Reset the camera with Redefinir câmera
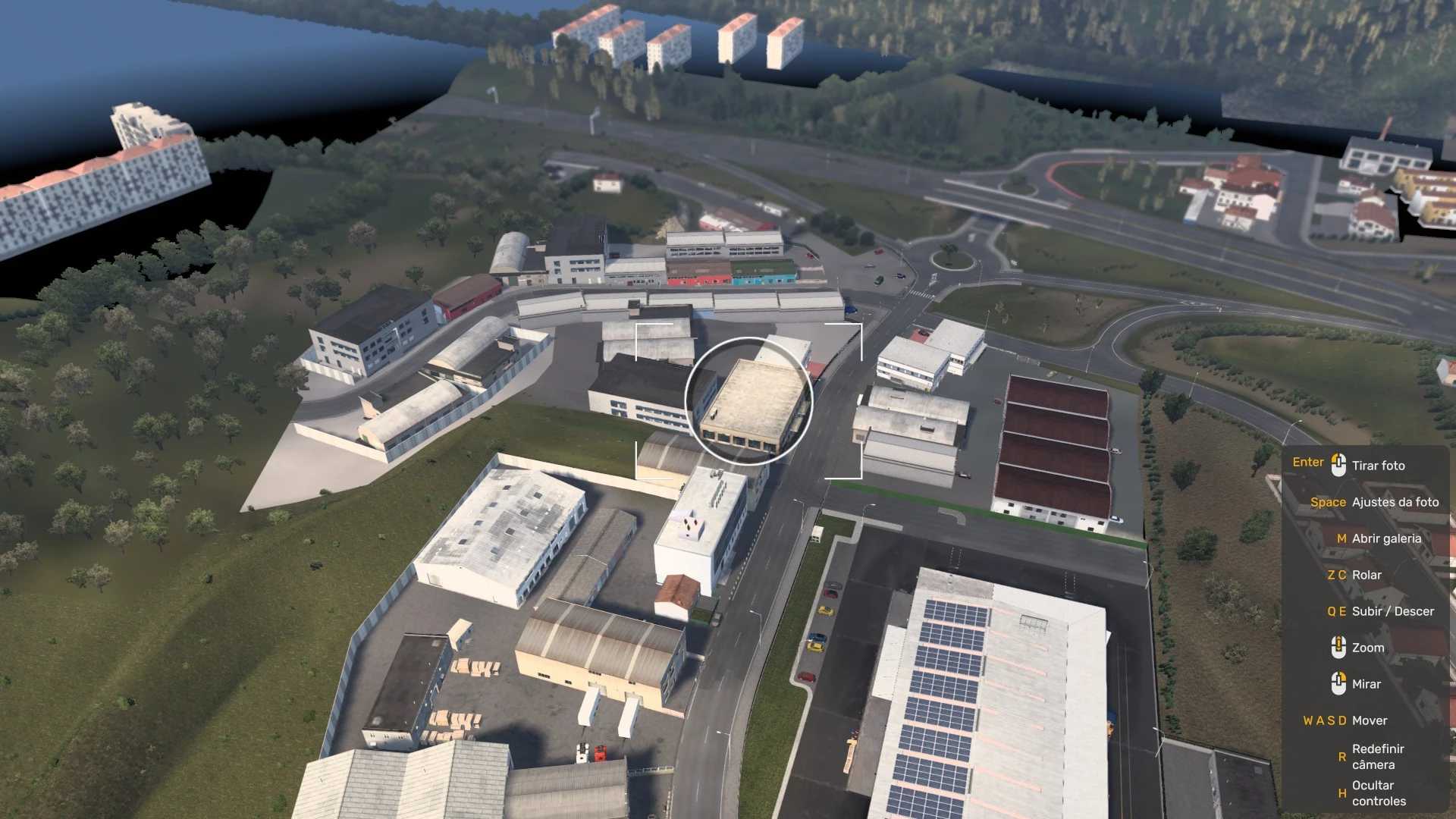This screenshot has width=1456, height=819. point(1377,757)
